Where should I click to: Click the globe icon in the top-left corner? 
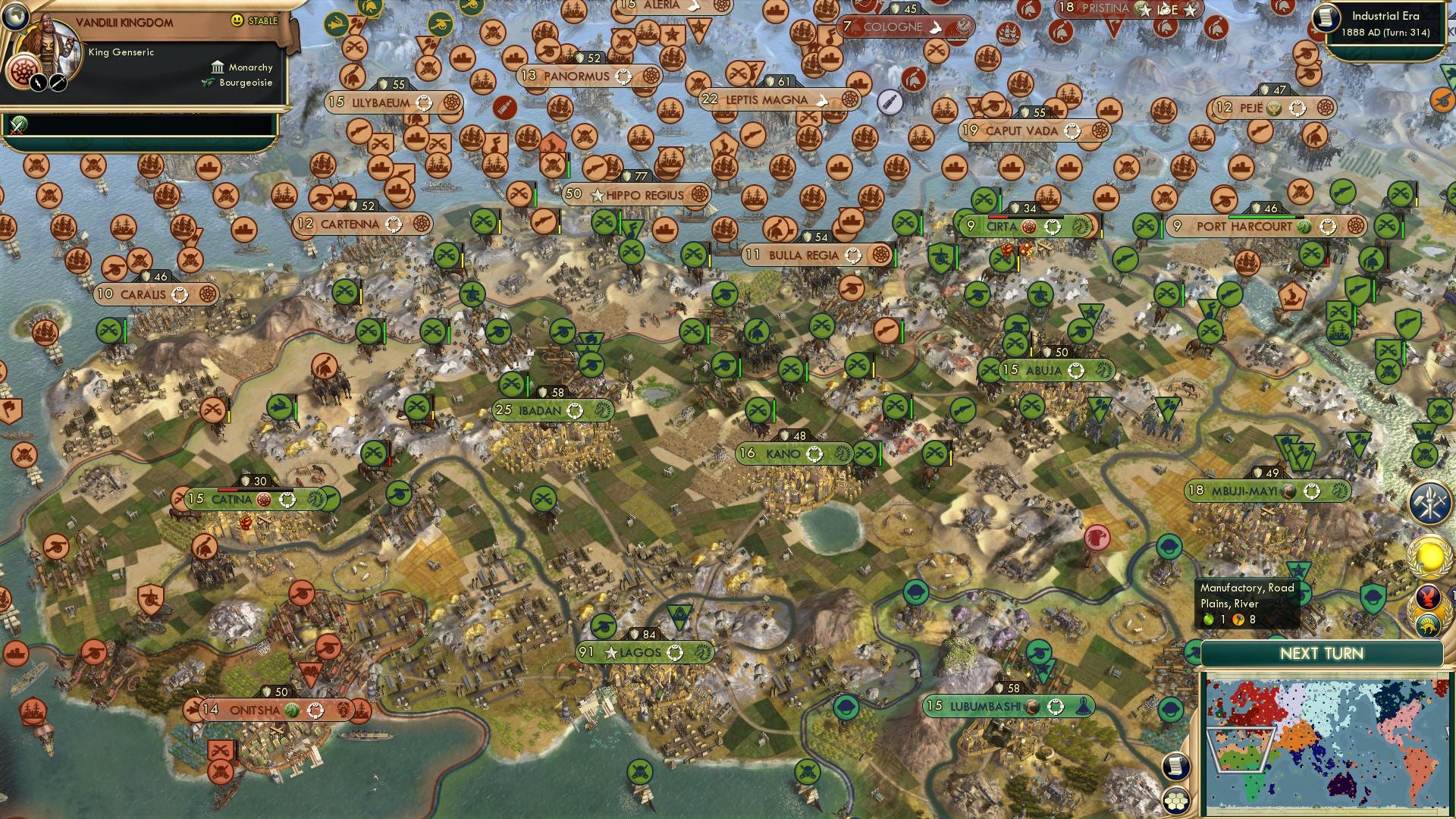pos(16,17)
